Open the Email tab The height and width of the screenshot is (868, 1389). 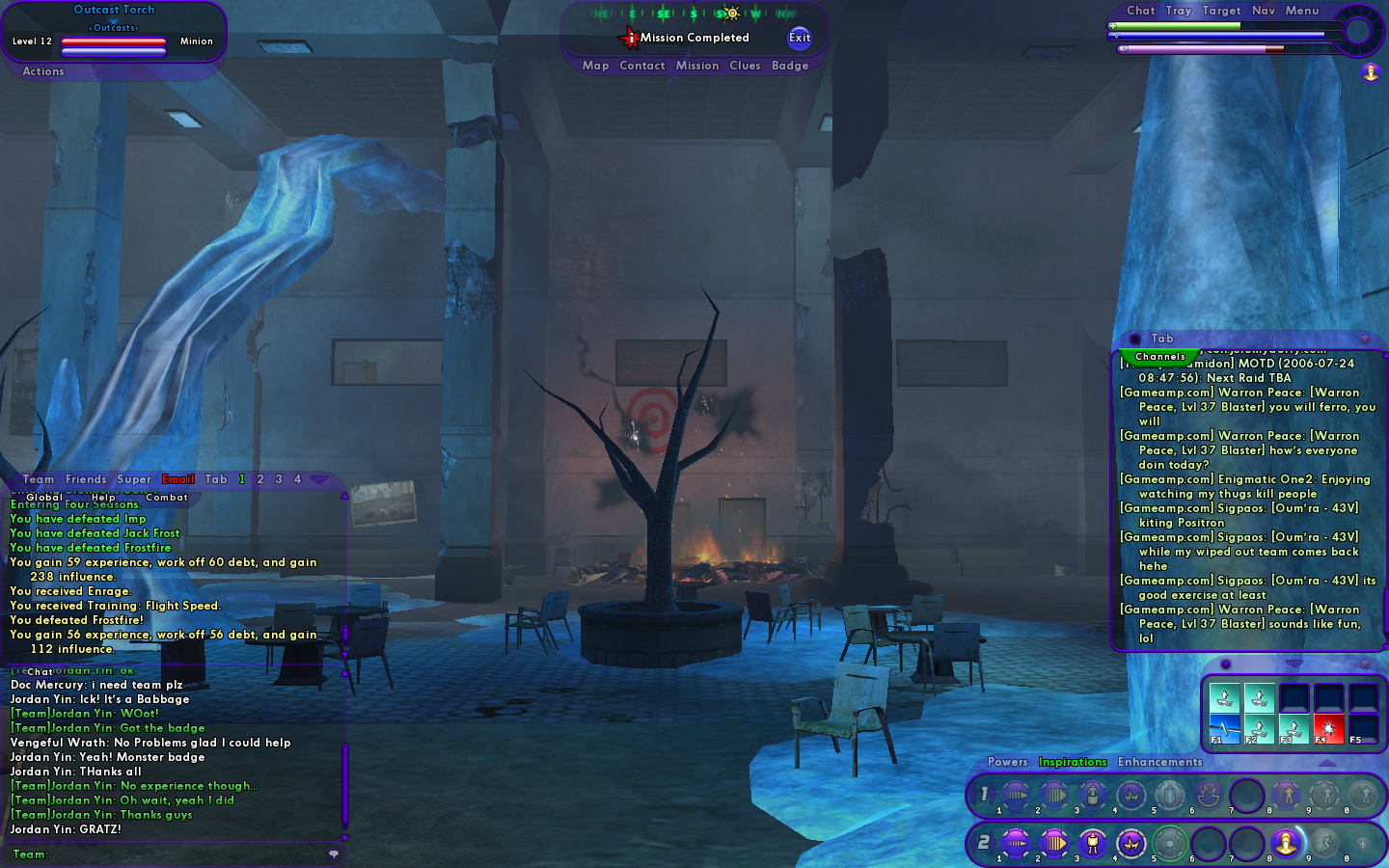(x=178, y=479)
